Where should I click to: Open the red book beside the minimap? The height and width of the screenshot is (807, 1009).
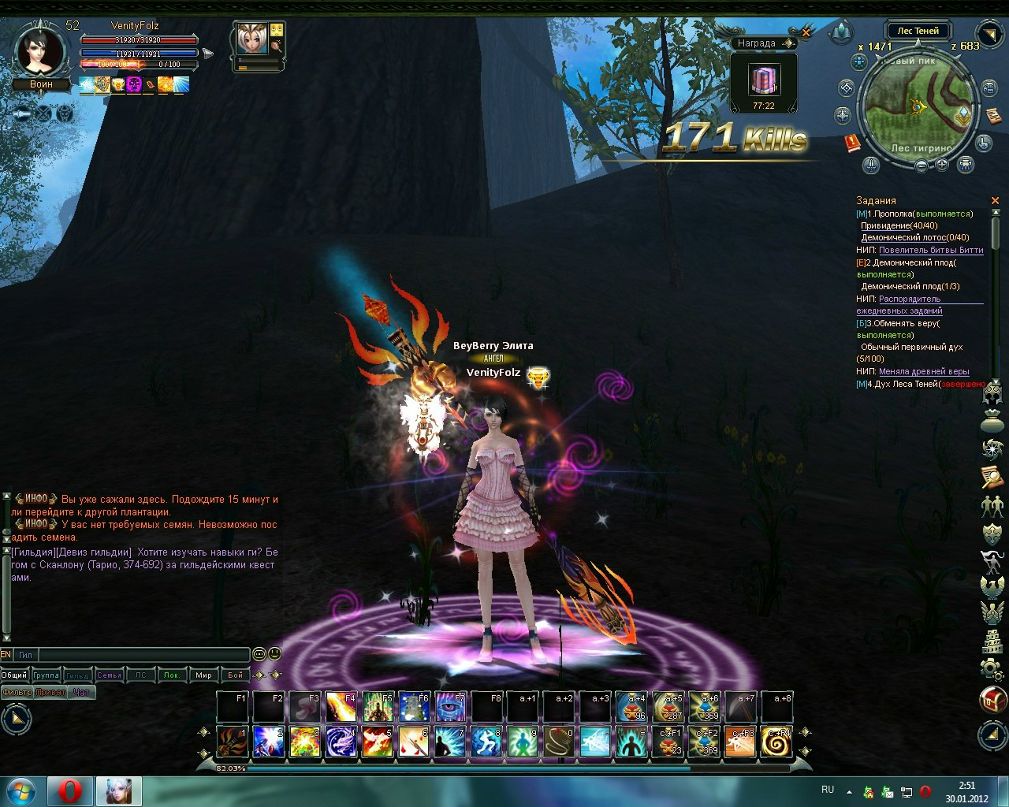coord(852,143)
